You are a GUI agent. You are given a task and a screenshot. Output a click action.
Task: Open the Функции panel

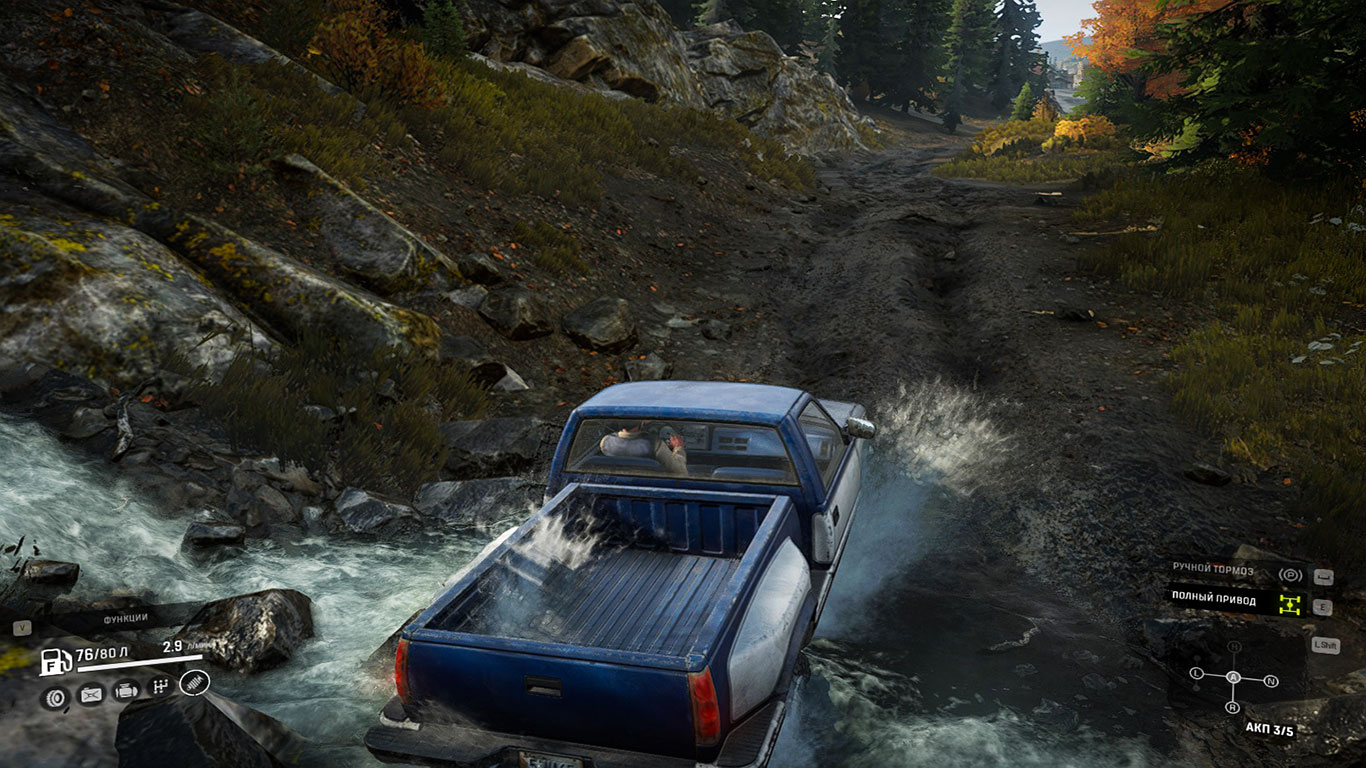click(125, 618)
